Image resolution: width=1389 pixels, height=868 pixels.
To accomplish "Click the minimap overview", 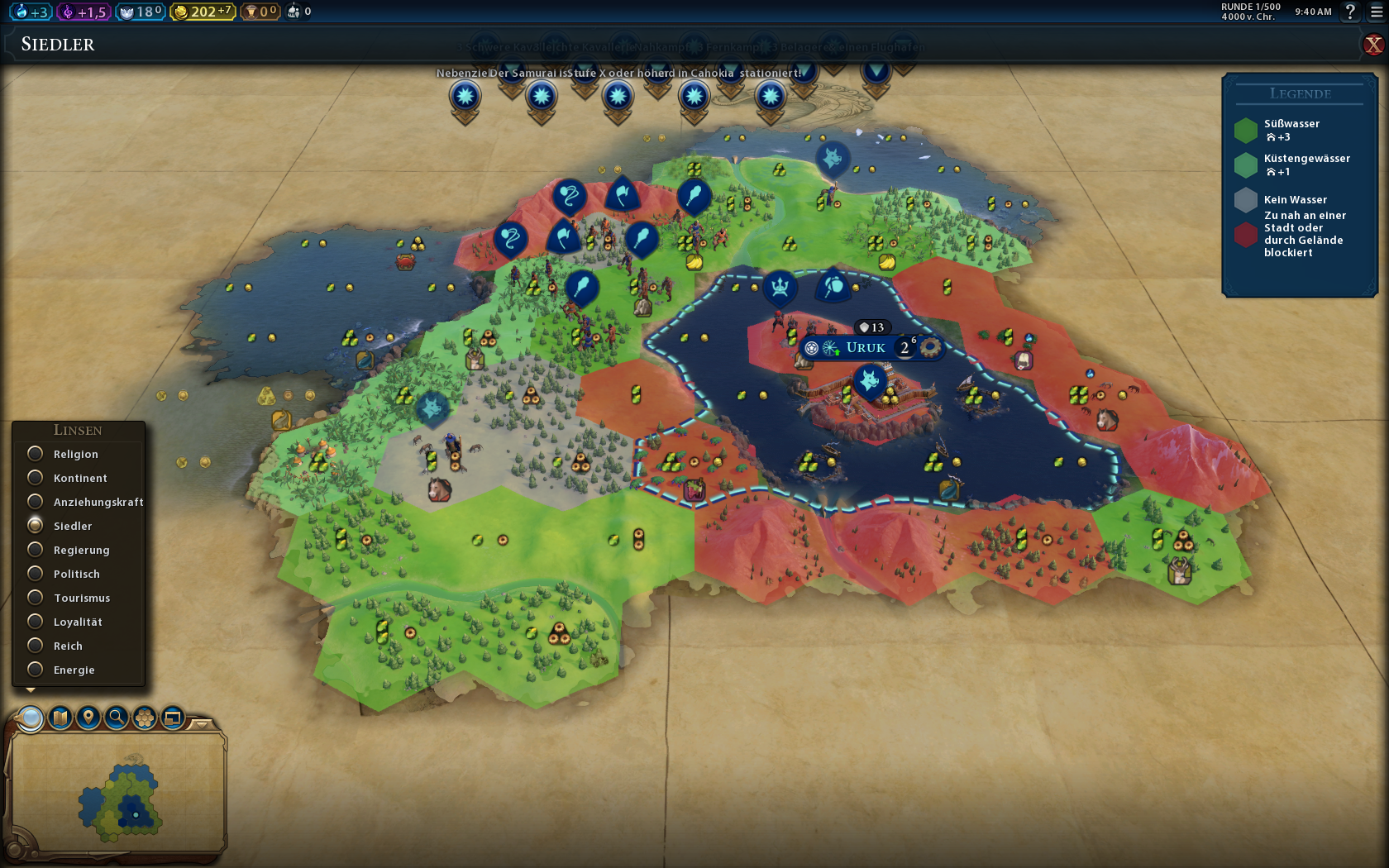I will (x=118, y=794).
